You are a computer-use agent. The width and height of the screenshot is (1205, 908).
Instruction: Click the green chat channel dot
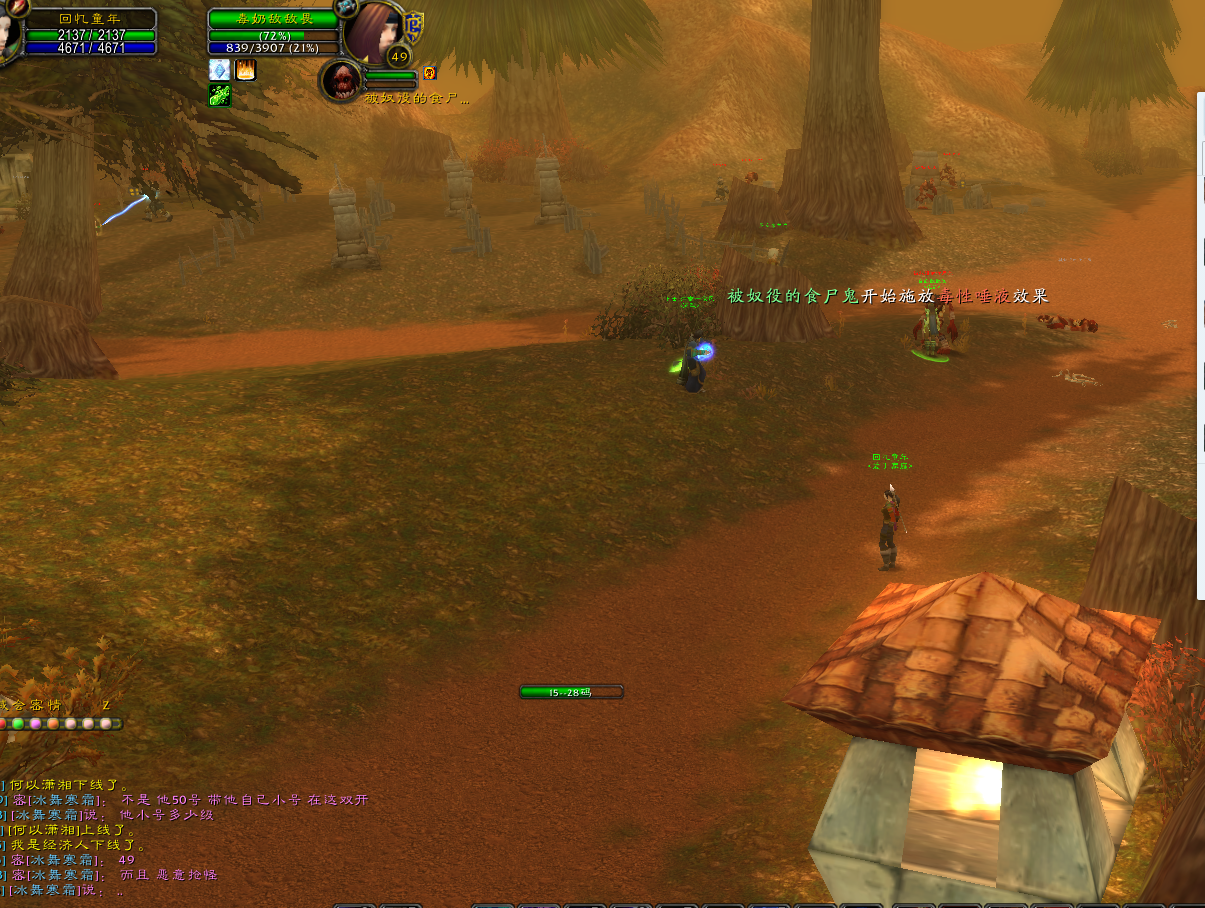click(x=18, y=723)
